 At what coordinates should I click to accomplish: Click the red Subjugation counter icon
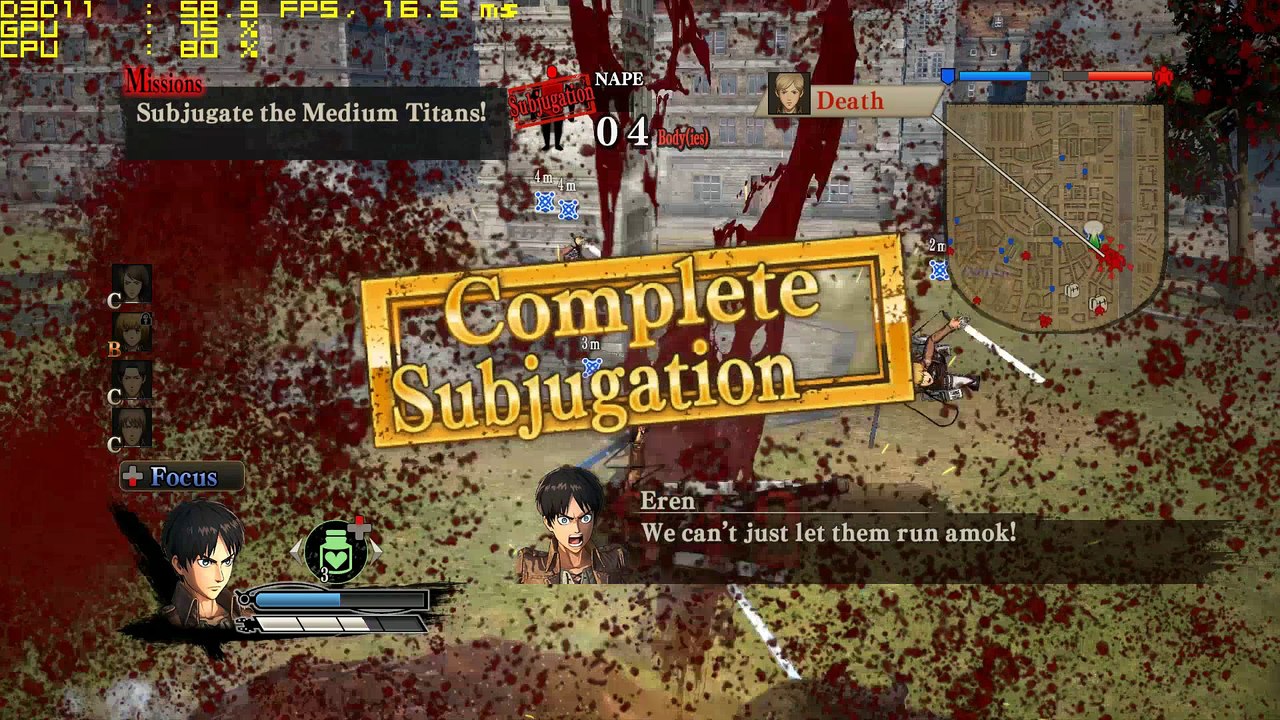551,105
